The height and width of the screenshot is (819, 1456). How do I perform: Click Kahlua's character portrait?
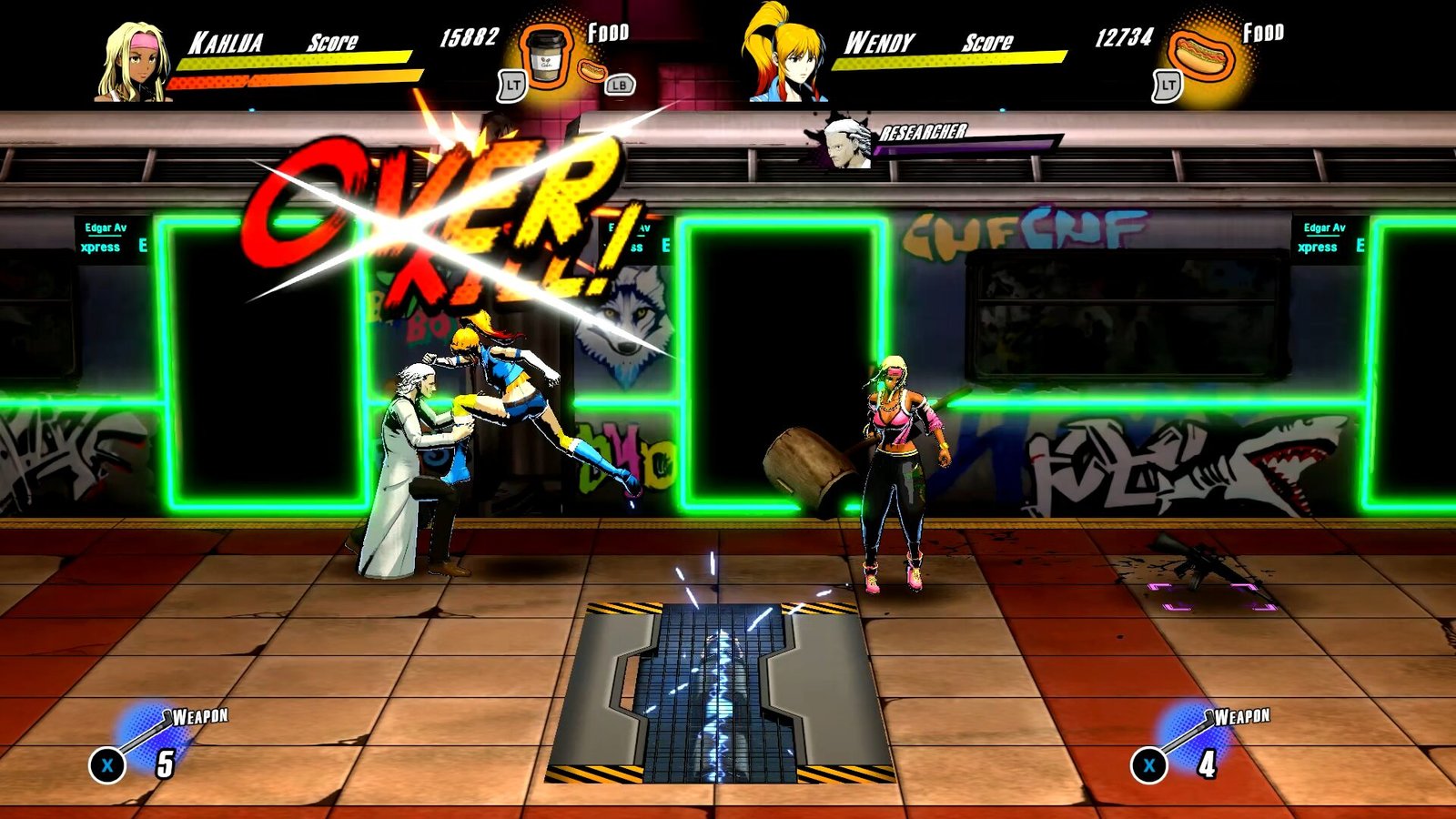click(135, 62)
